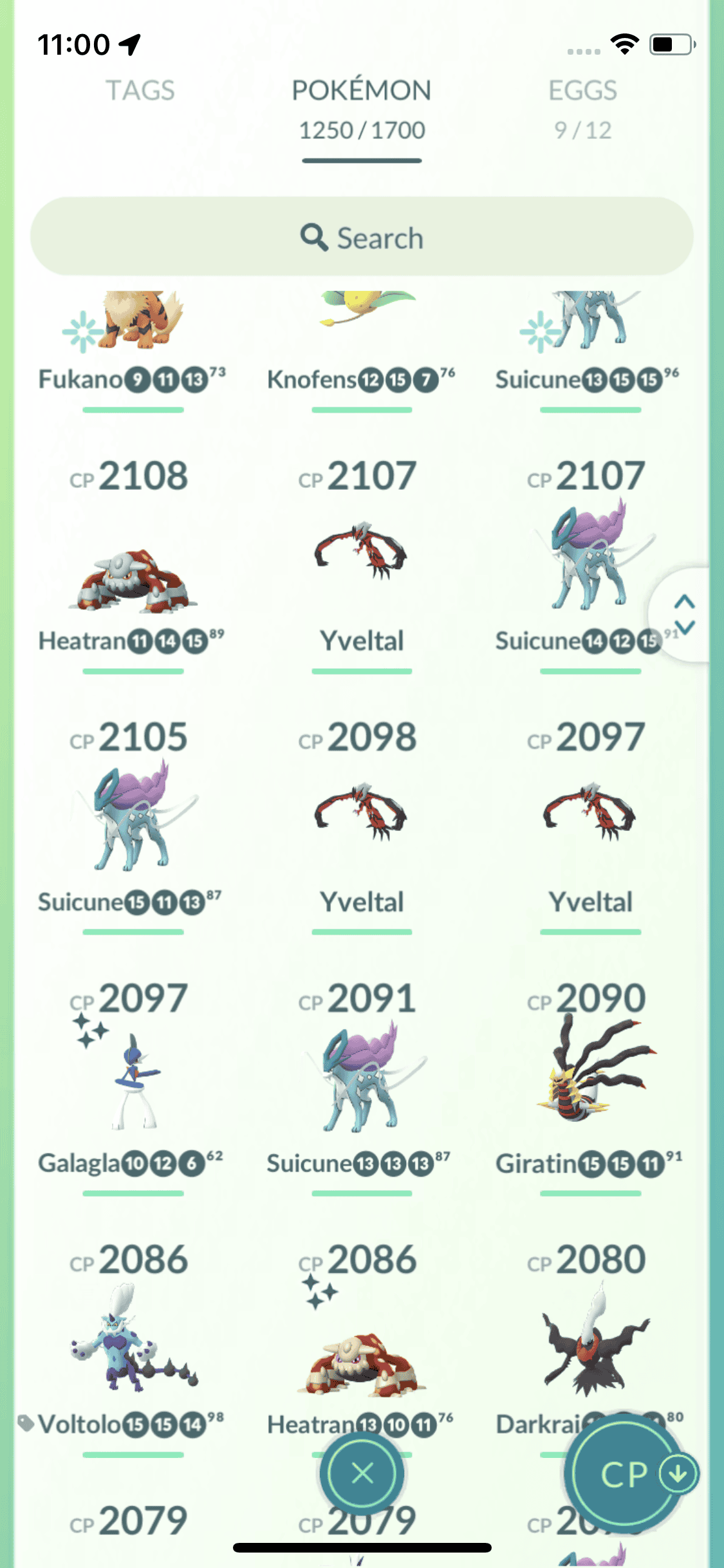Screen dimensions: 724x1568
Task: Close the Pokémon list with X button
Action: click(362, 1473)
